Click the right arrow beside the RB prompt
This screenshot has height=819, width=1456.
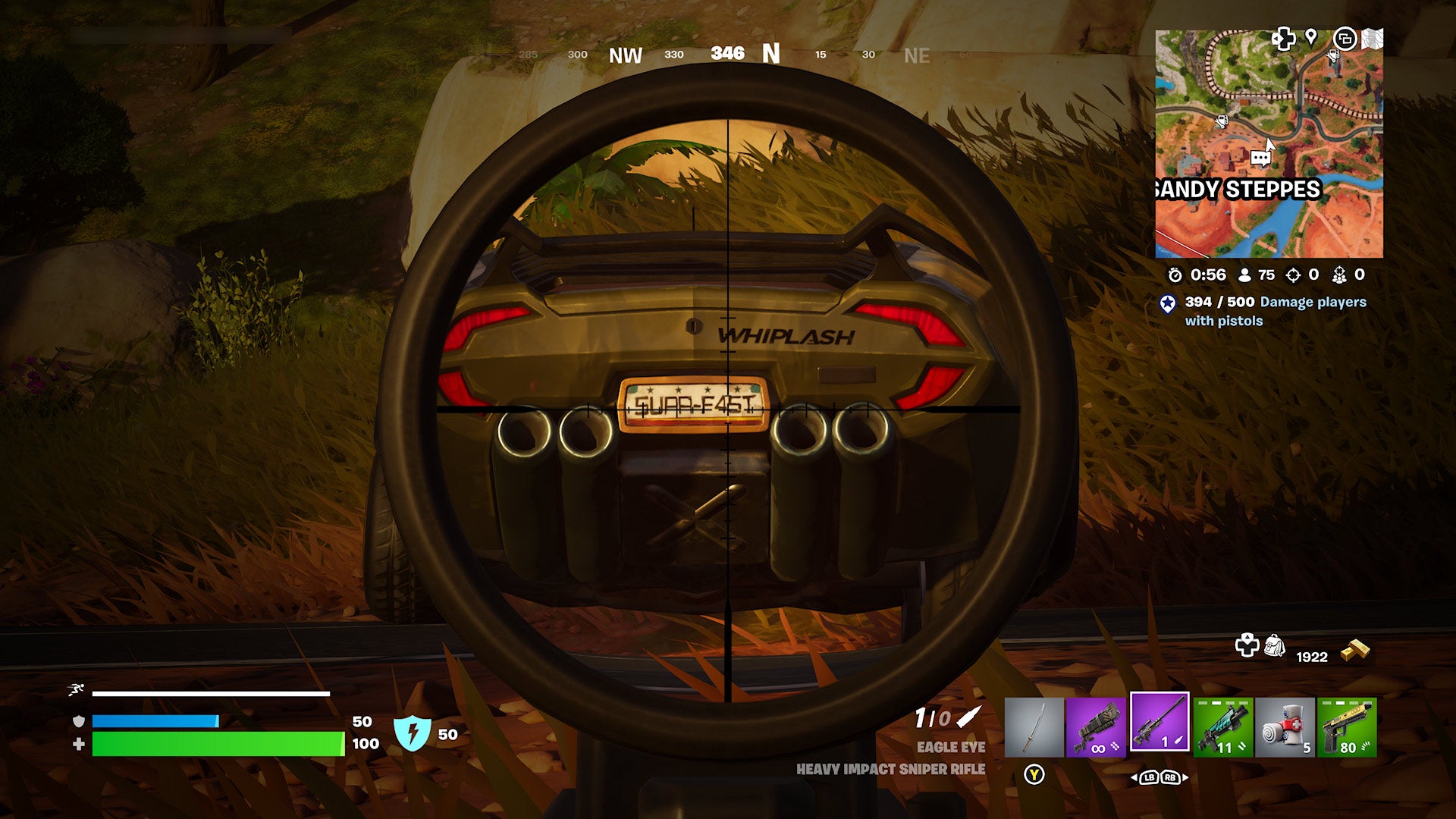1185,779
